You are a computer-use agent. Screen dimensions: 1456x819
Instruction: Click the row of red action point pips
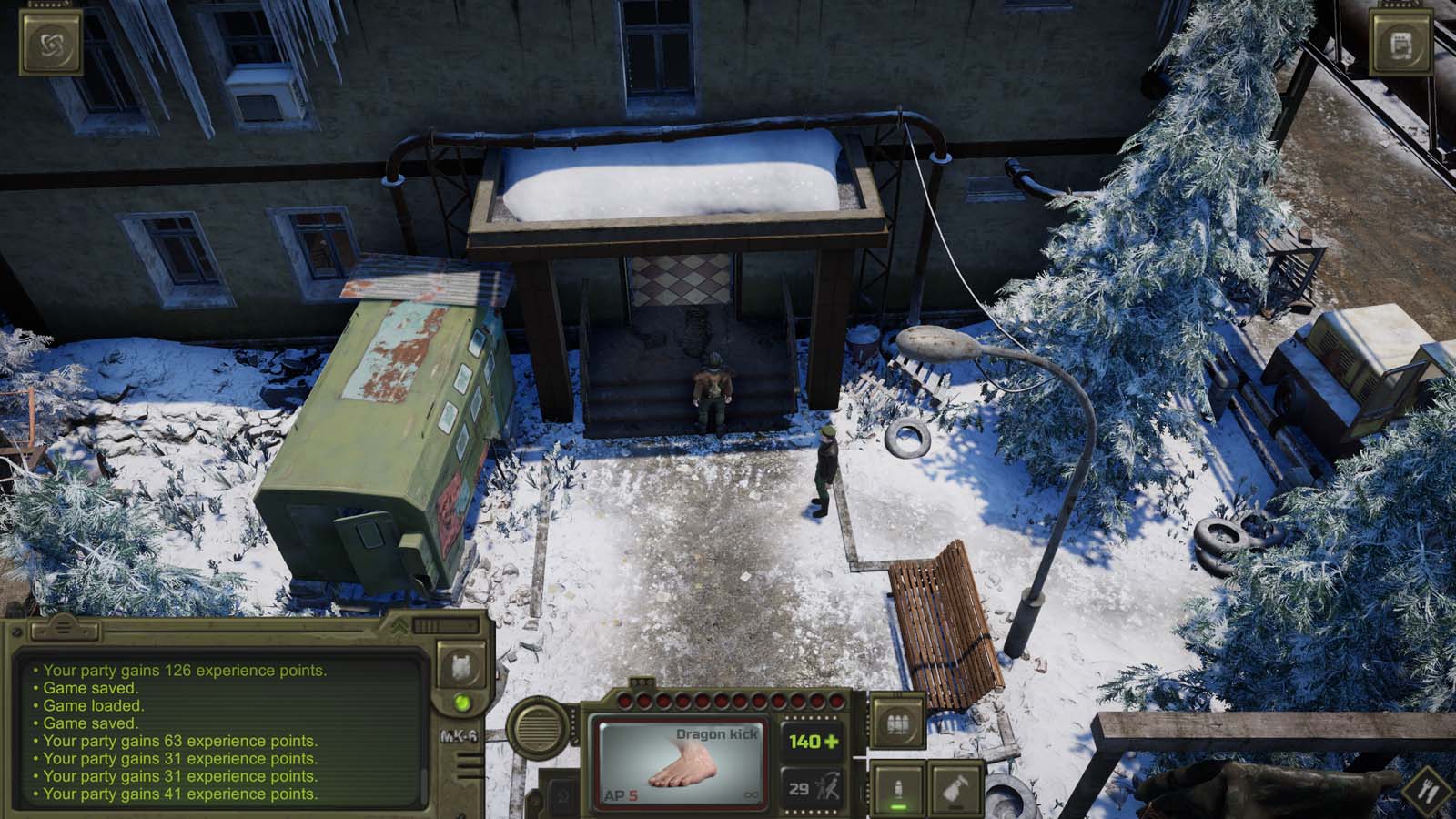728,702
